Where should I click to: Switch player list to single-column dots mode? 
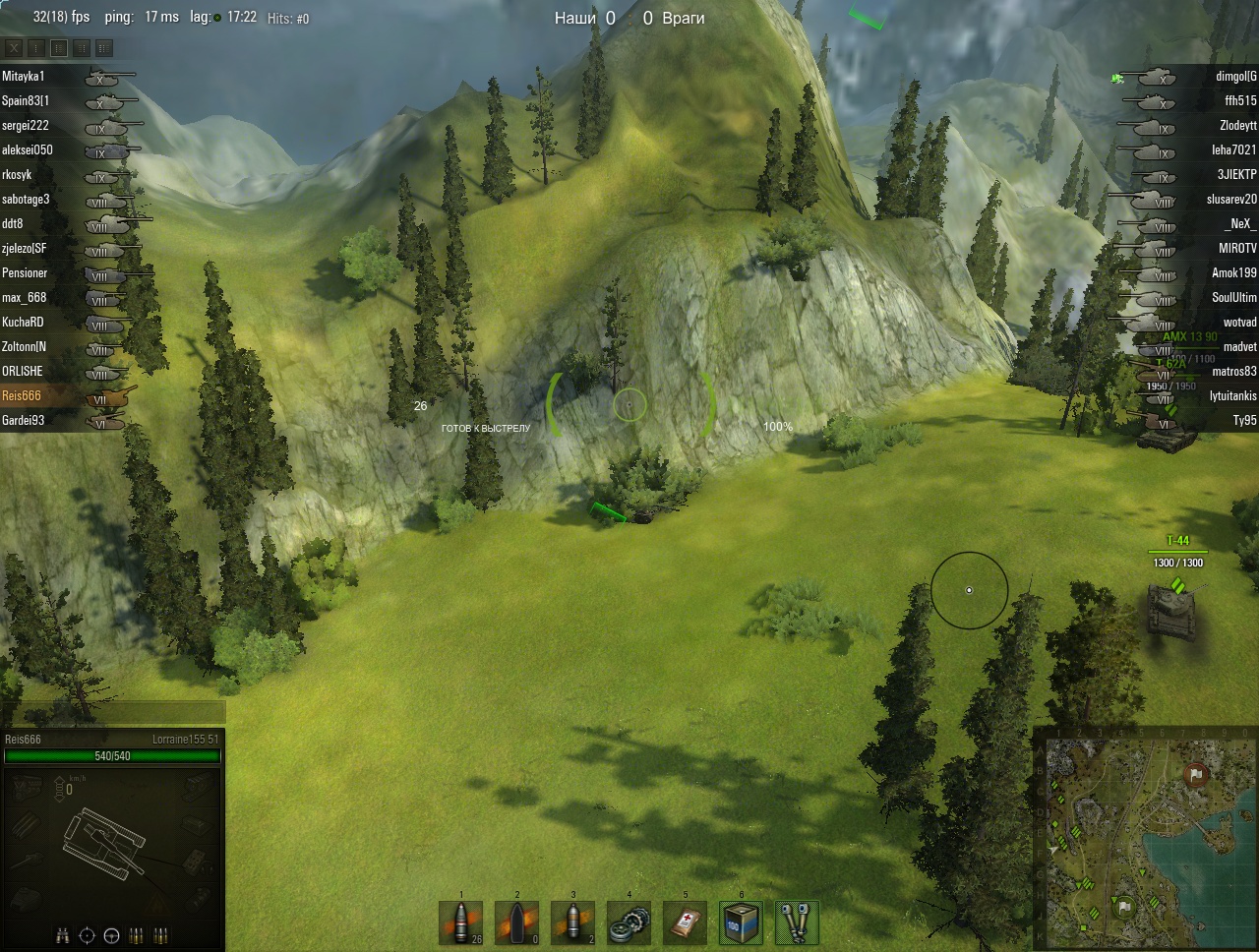click(x=36, y=47)
